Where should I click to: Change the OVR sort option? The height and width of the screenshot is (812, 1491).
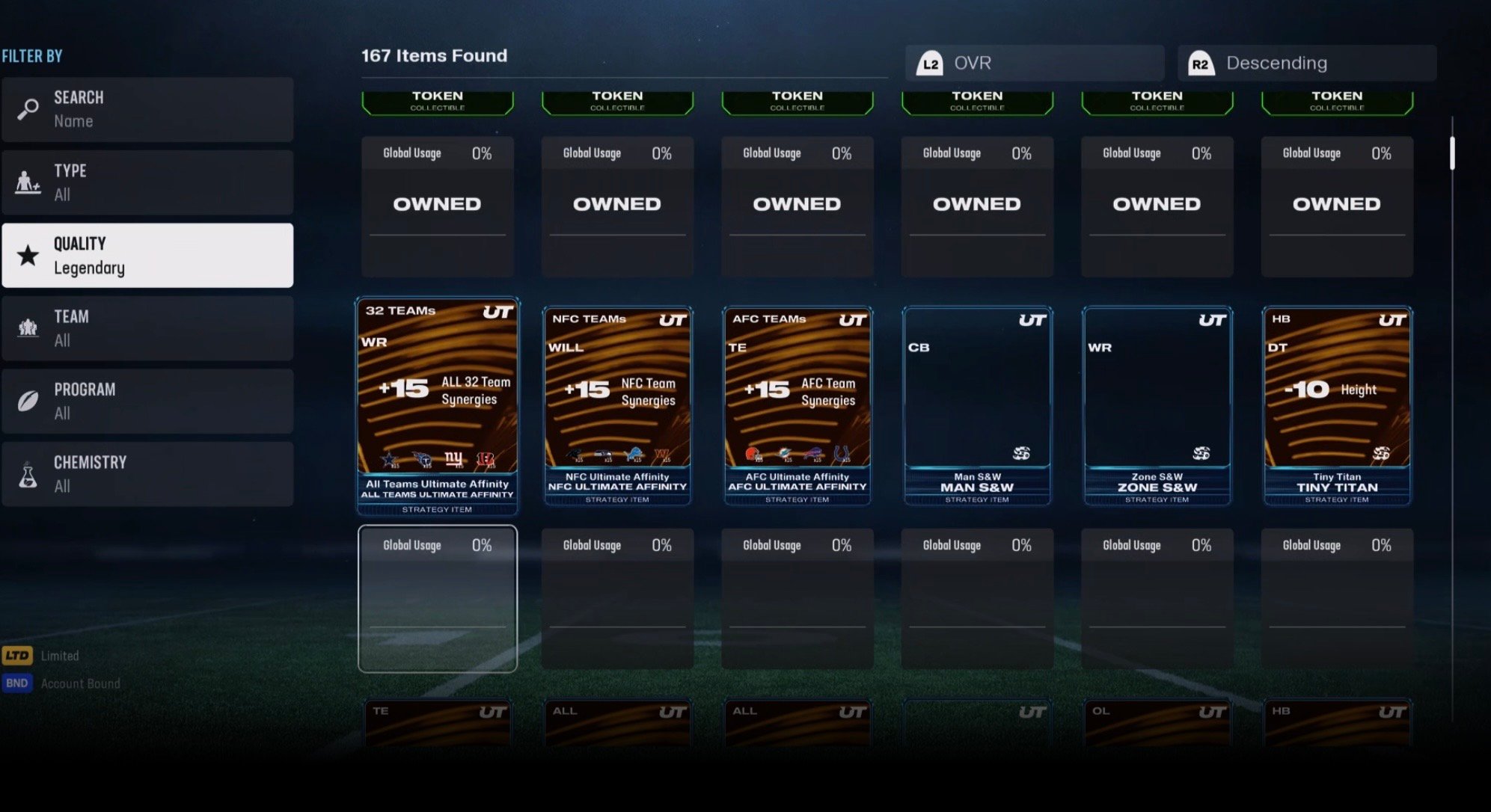tap(1035, 64)
